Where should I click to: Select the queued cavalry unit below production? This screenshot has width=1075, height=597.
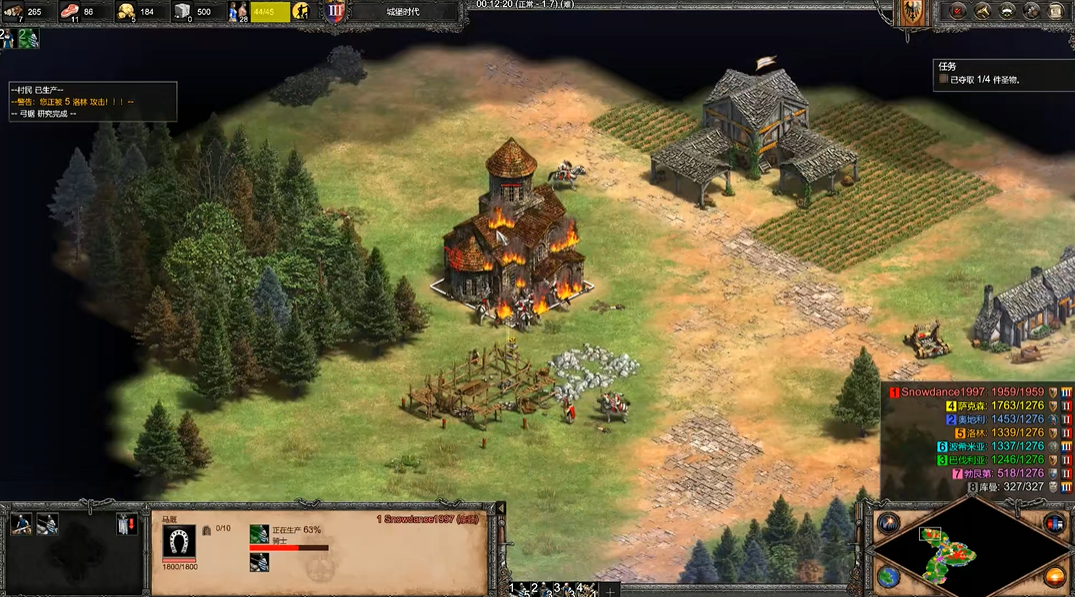click(x=260, y=563)
